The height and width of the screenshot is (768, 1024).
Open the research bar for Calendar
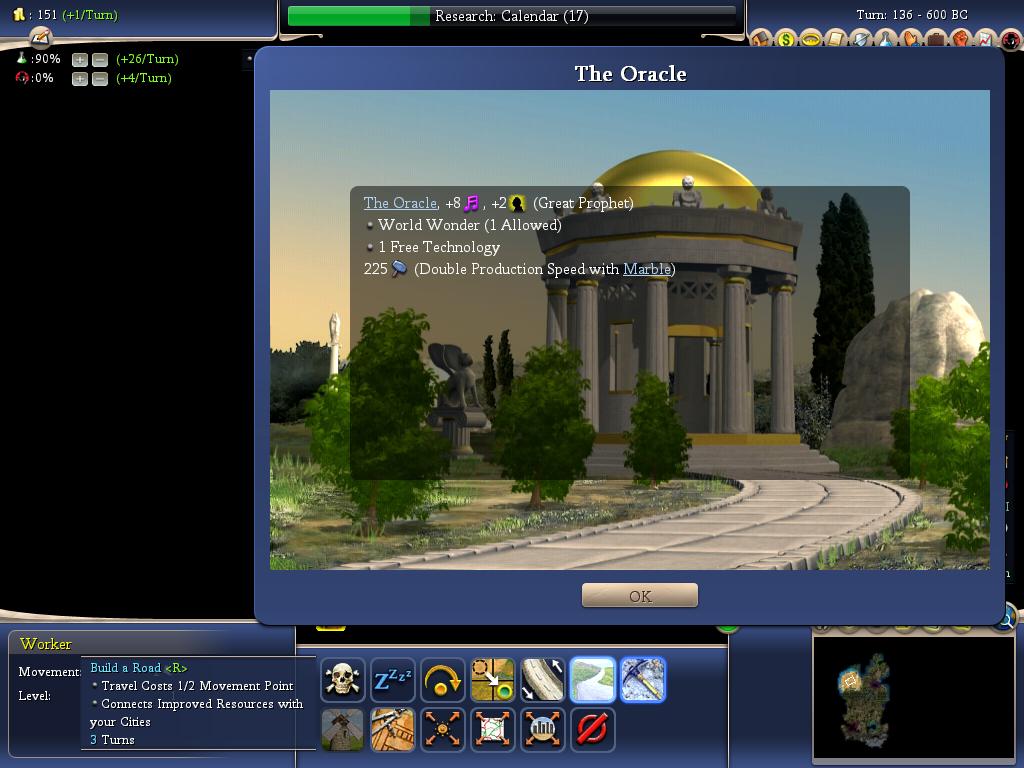tap(512, 16)
